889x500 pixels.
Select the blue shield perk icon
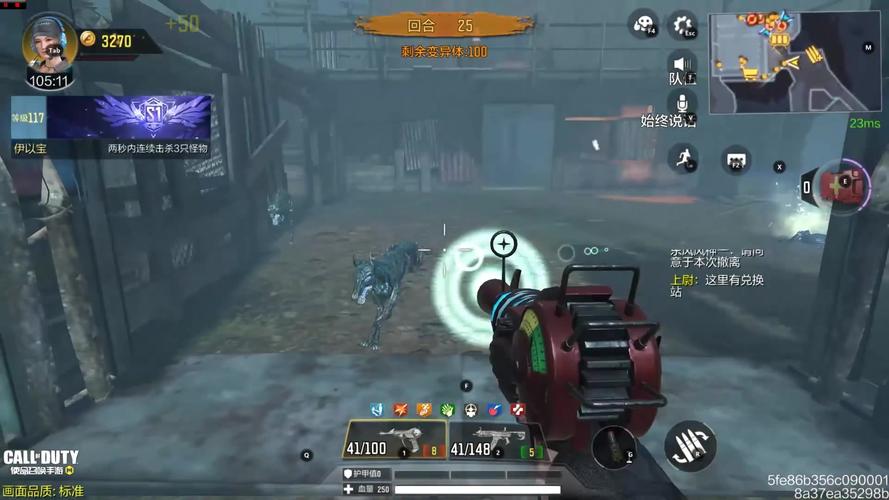[x=377, y=410]
